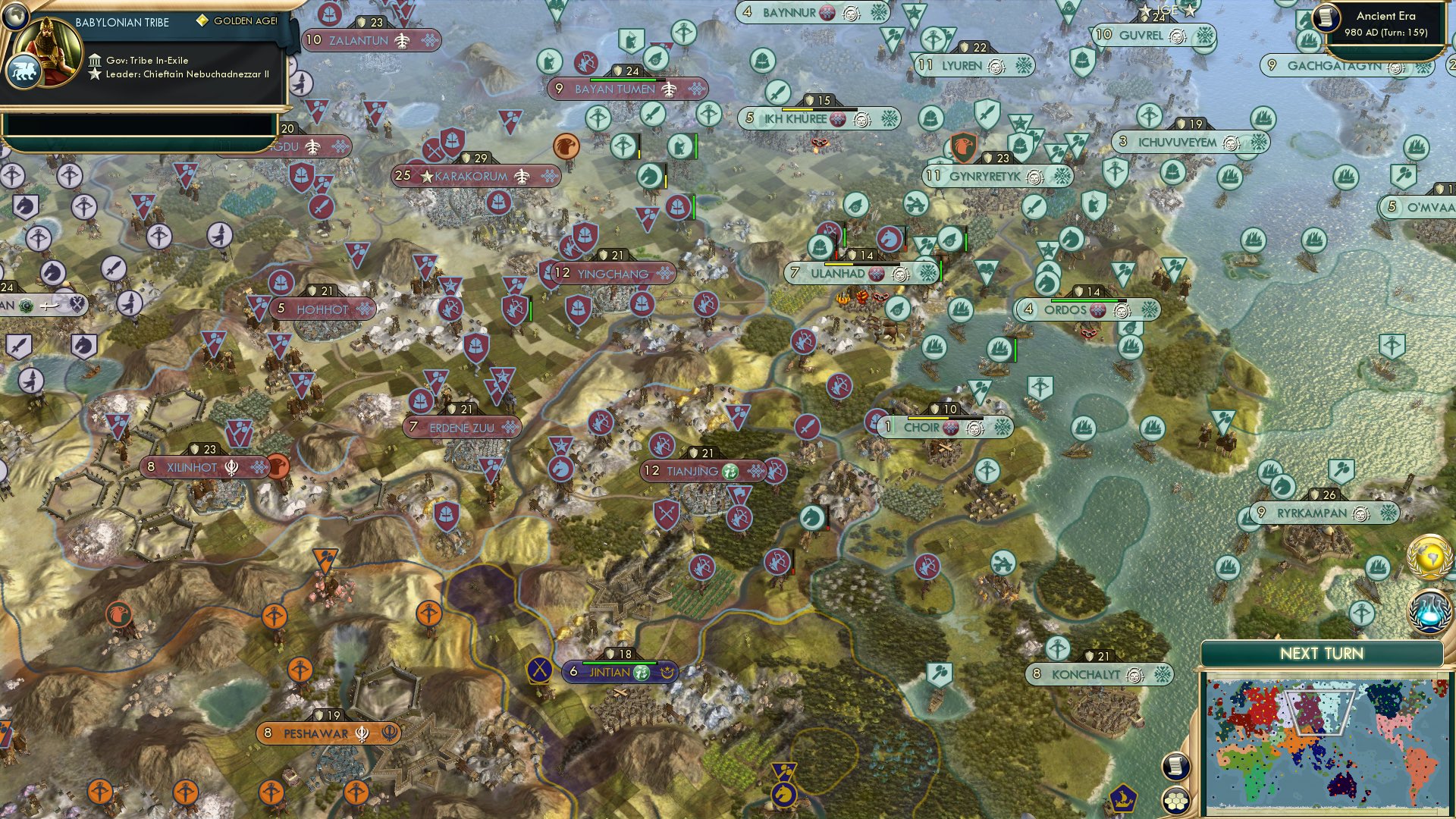1456x819 pixels.
Task: Select the Hohhot city banner
Action: (322, 308)
